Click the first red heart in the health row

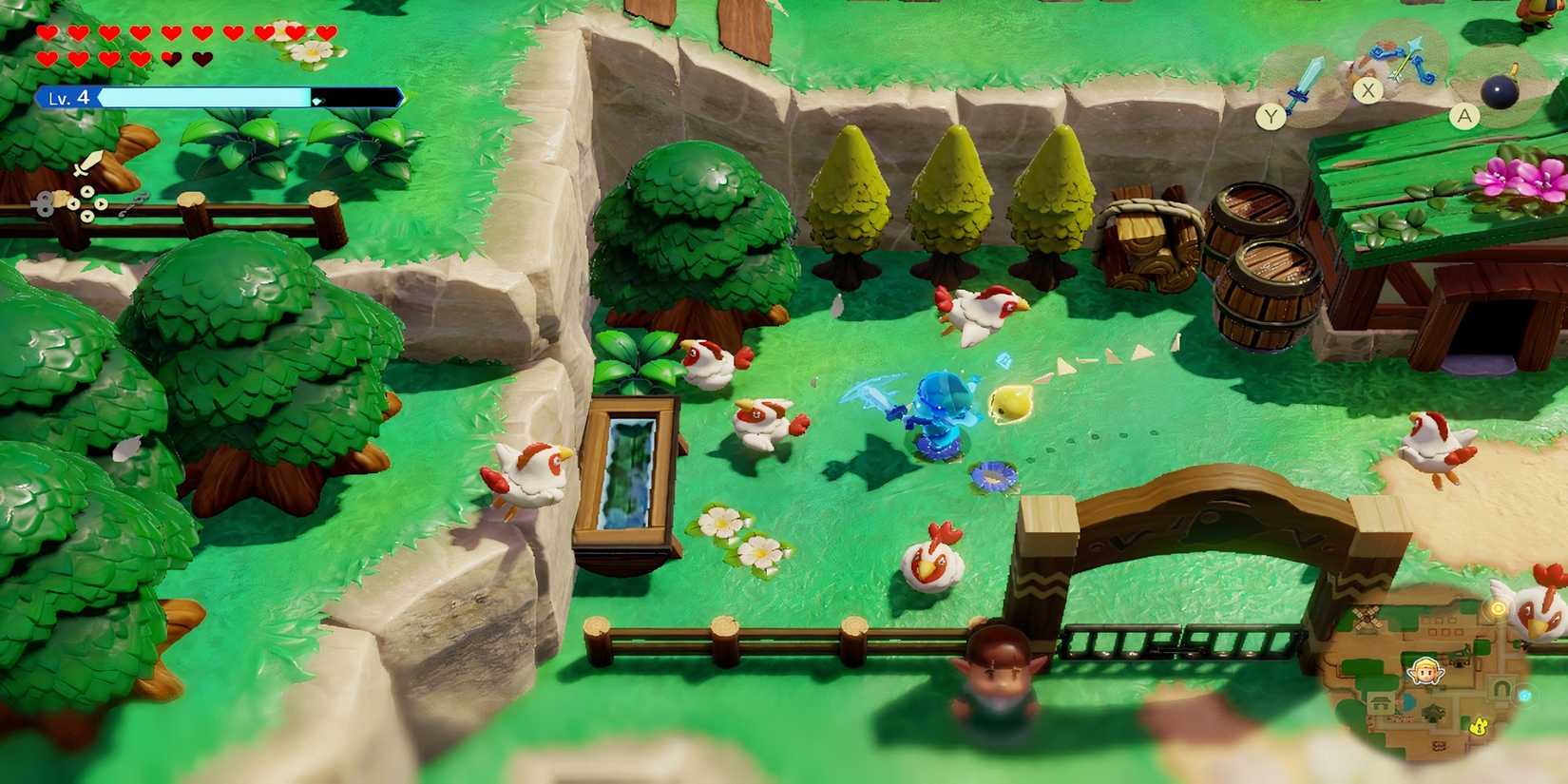[x=48, y=31]
